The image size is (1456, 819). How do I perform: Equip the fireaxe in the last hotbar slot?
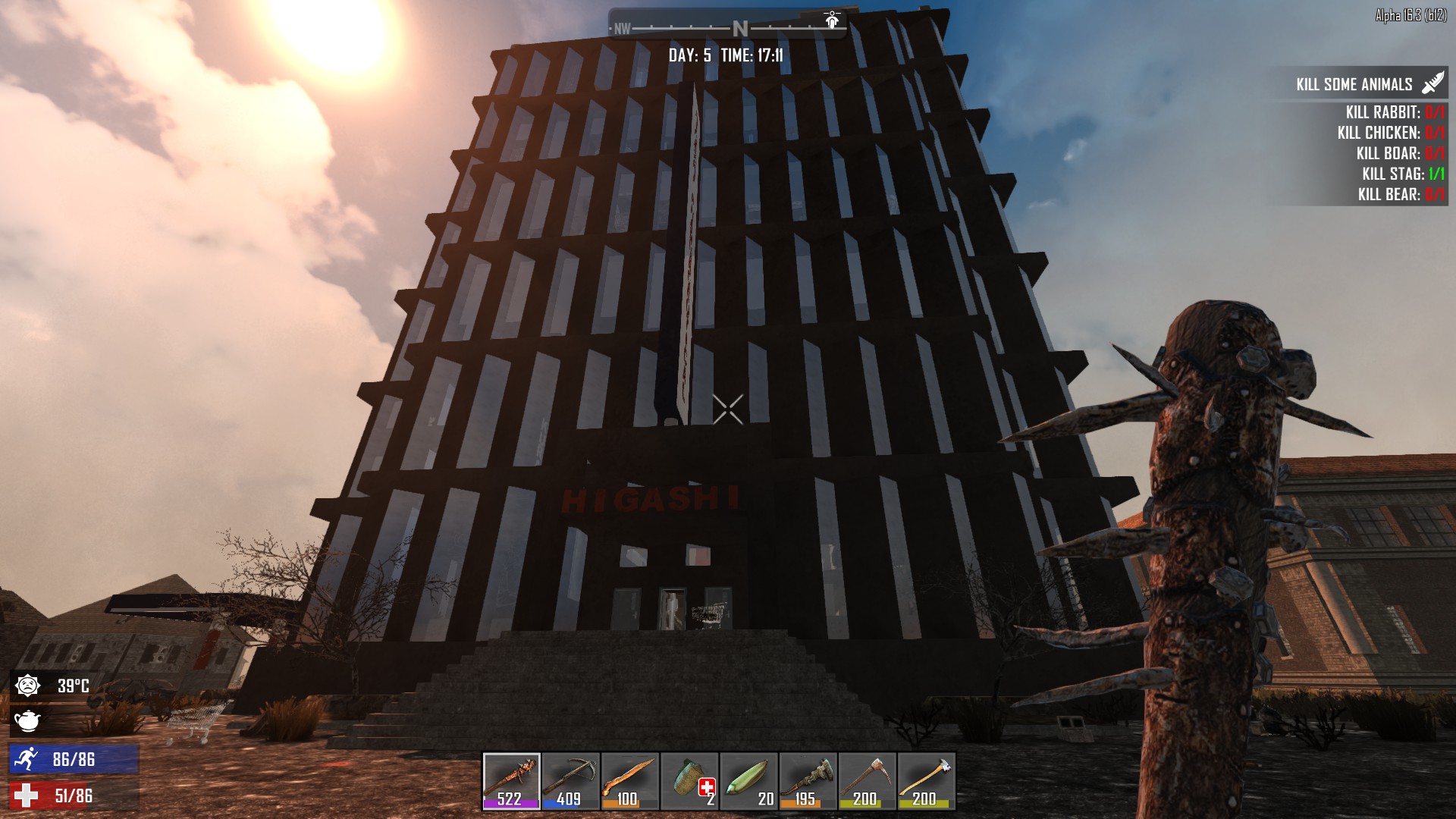pyautogui.click(x=925, y=781)
